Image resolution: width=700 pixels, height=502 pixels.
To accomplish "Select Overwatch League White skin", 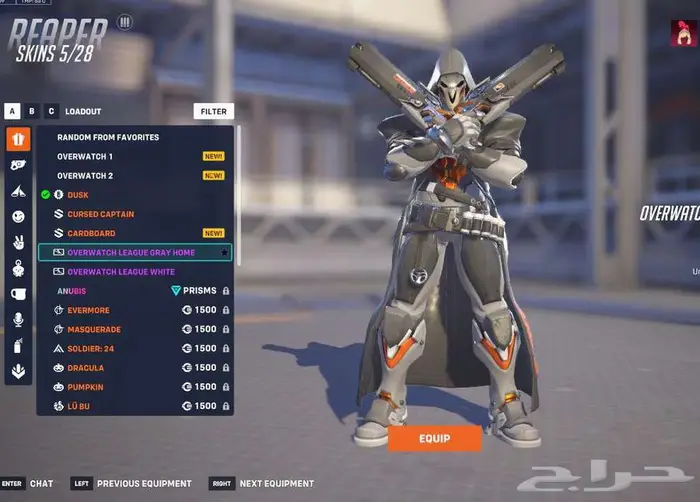I will (x=120, y=272).
